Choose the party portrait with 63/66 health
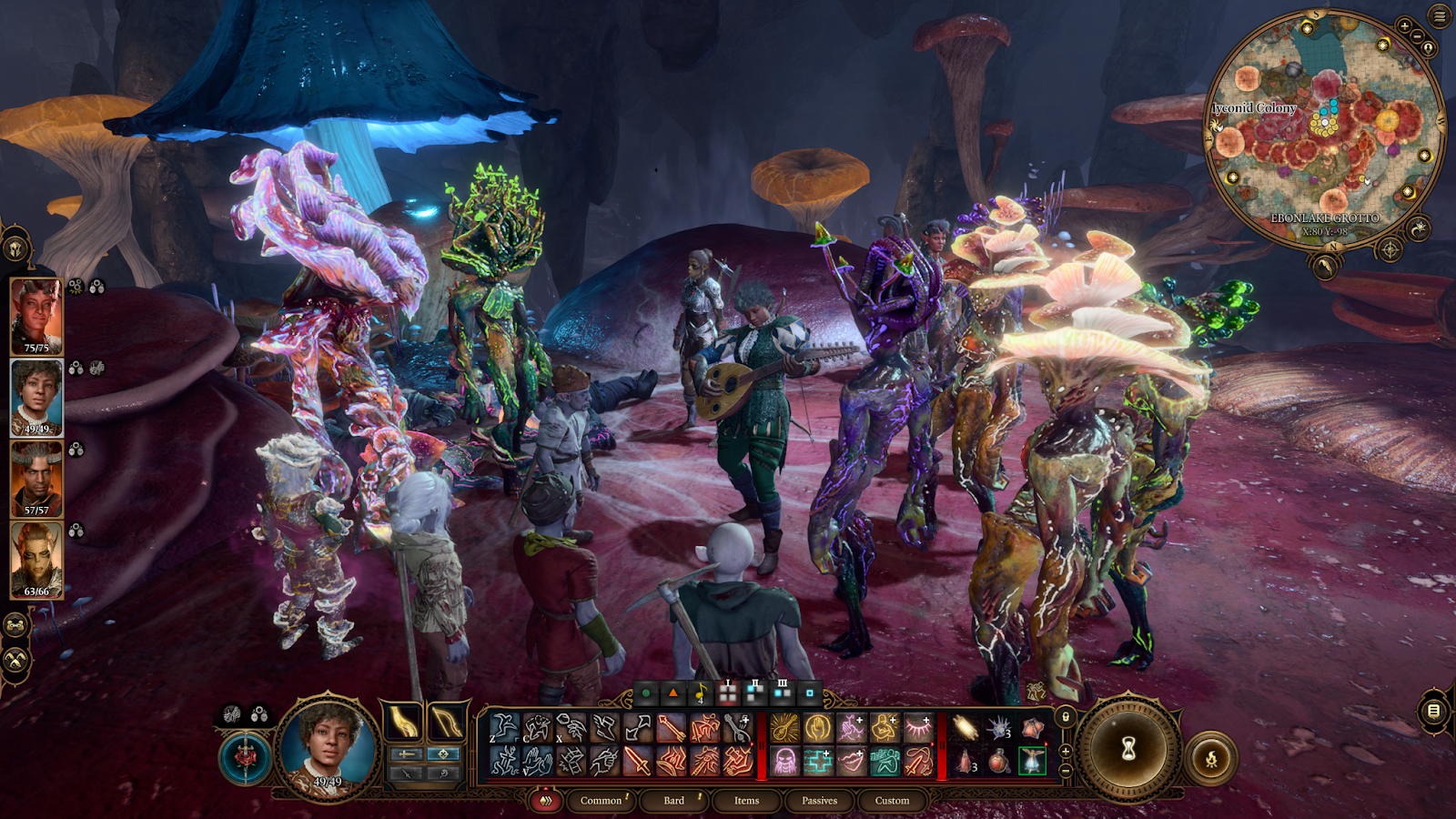The width and height of the screenshot is (1456, 819). click(36, 559)
